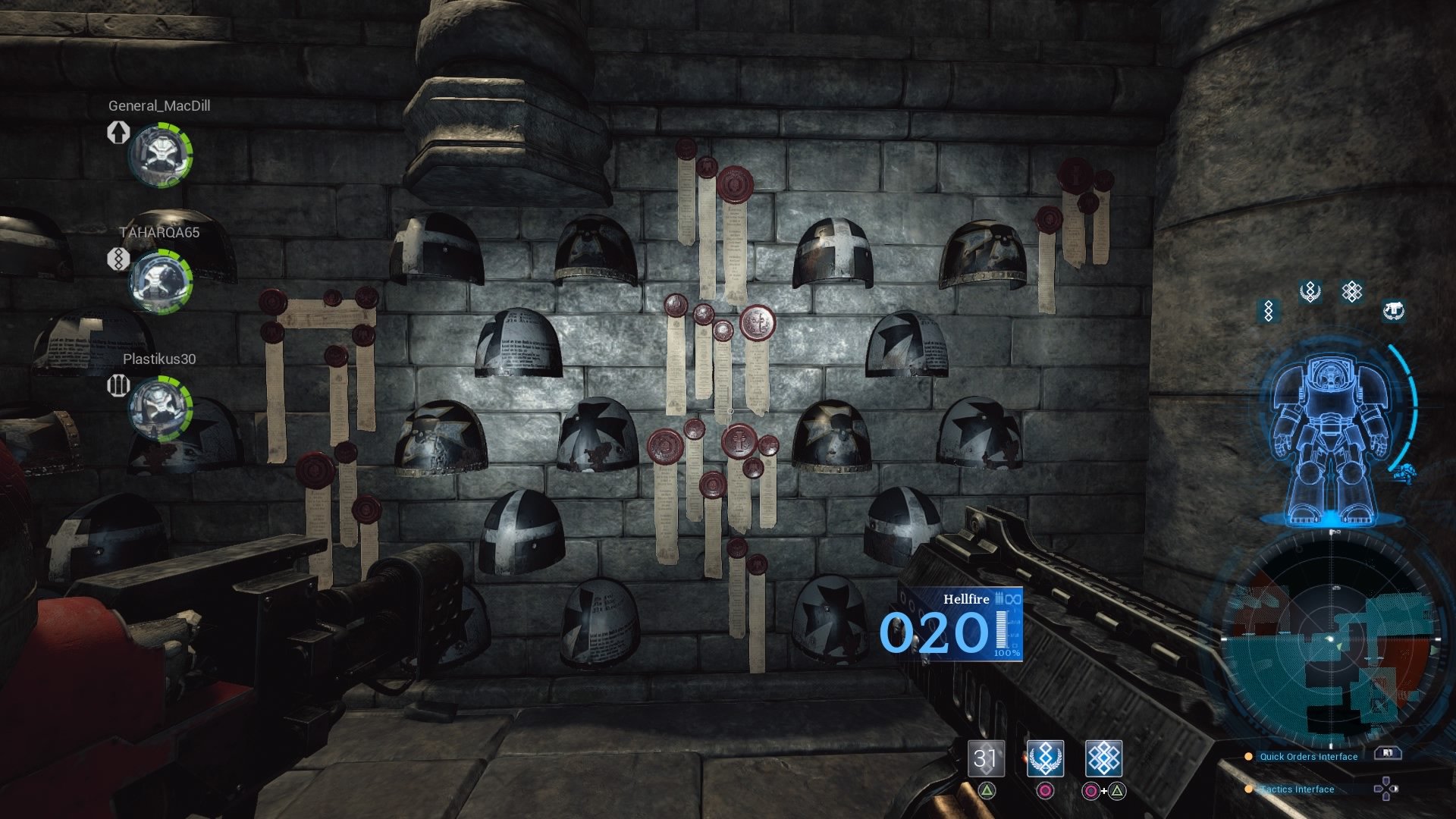
Task: Click the pistol-with-laurel icon above the armor
Action: click(1393, 310)
